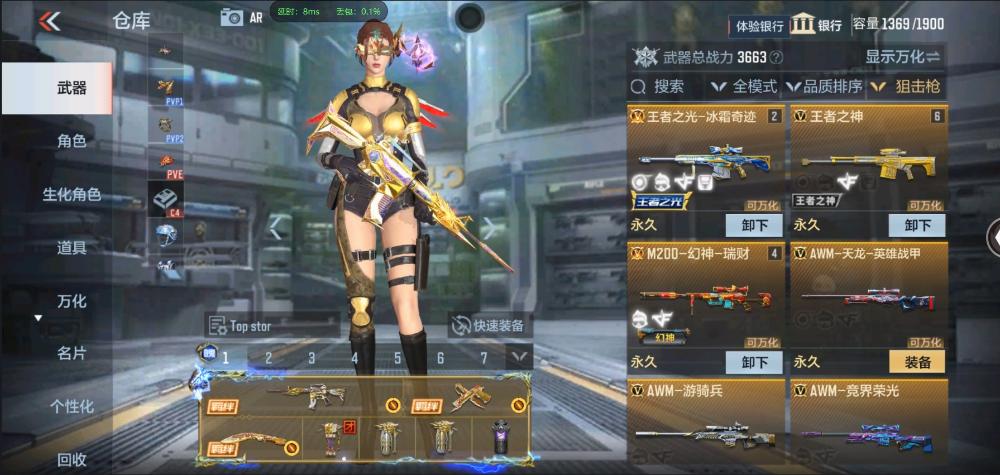Click the 搜索 weapon search field
1000x475 pixels.
pos(667,87)
